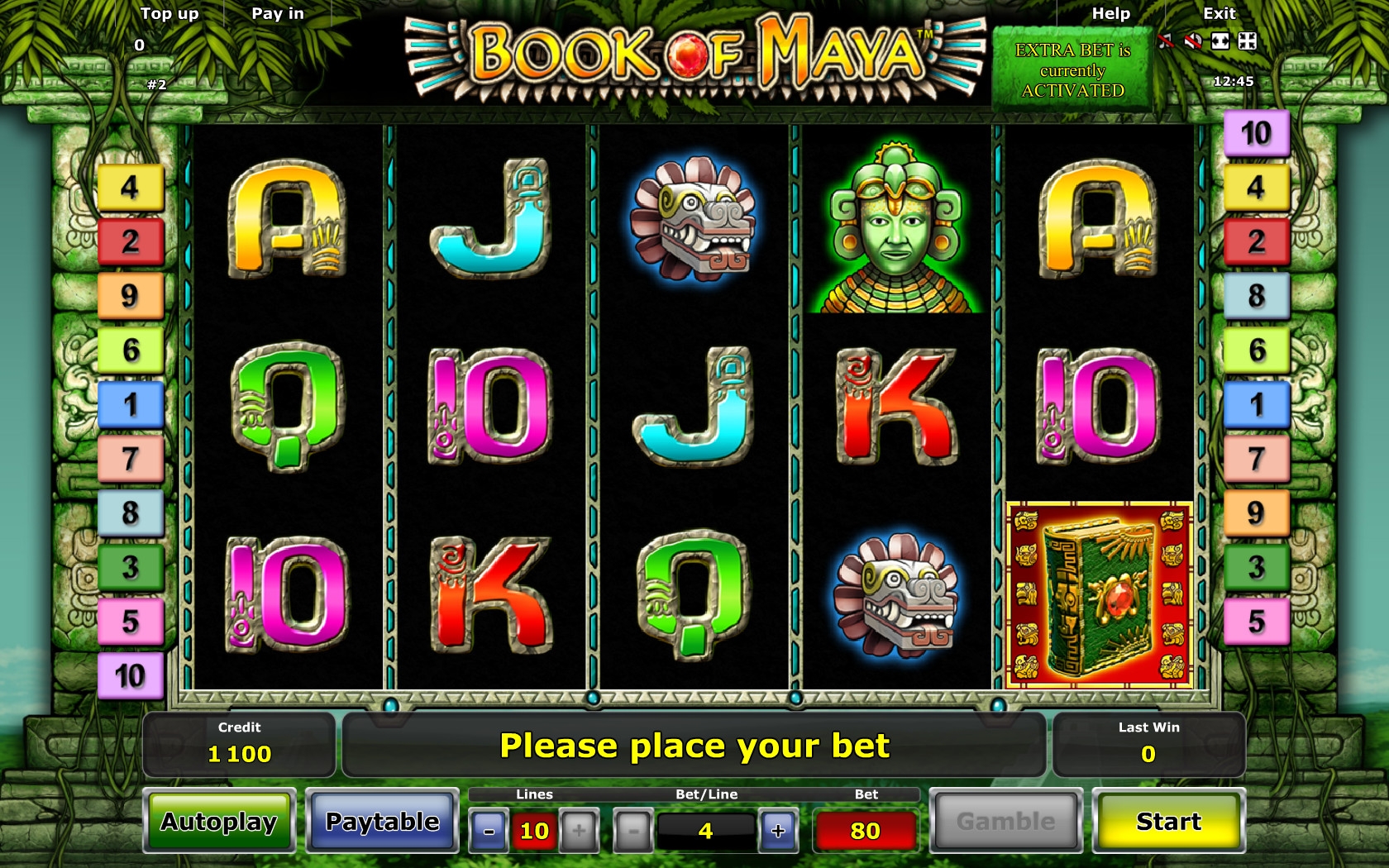
Task: Click the horizontal-arrows widen screen icon
Action: coord(1220,41)
